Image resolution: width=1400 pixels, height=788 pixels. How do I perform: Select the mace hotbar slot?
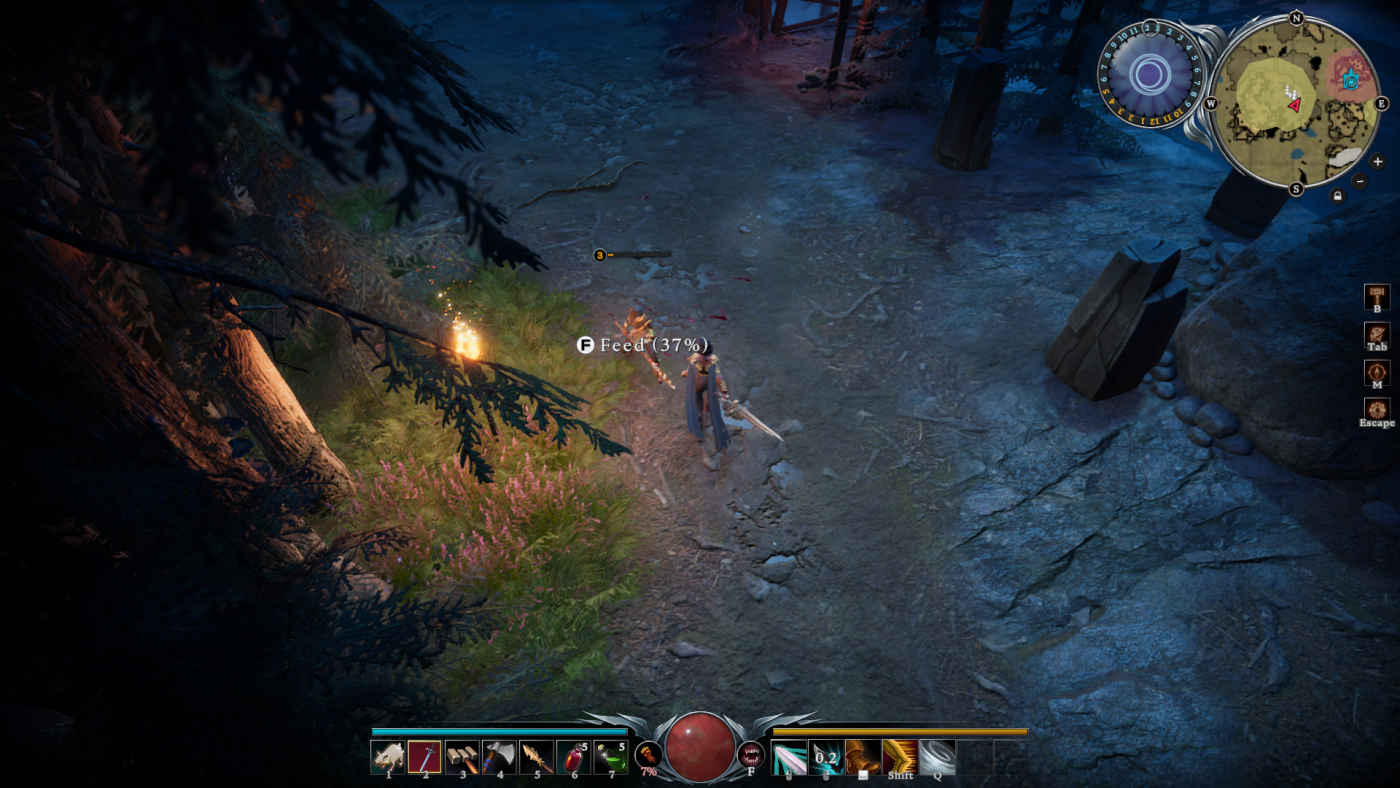(461, 757)
